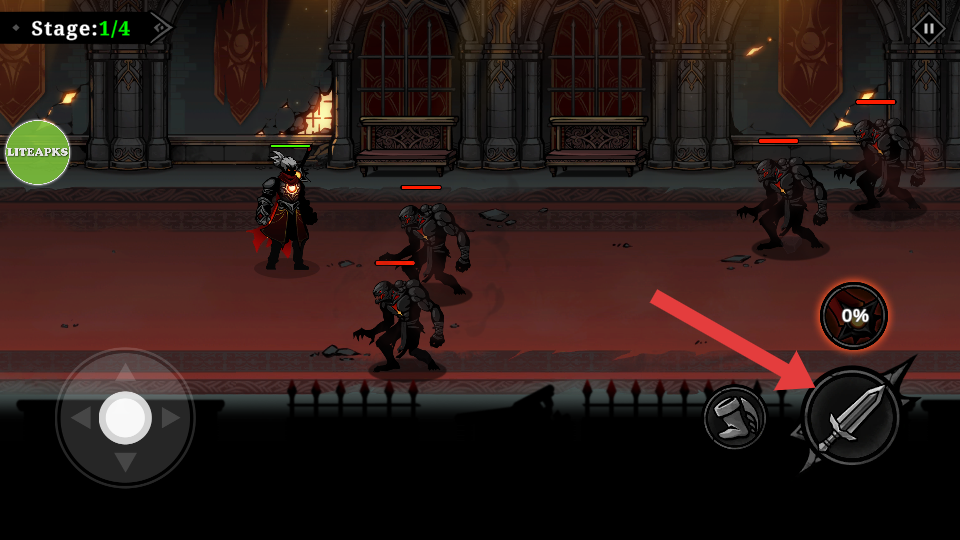Tap the virtual joystick center knob
The height and width of the screenshot is (540, 960).
tap(125, 417)
